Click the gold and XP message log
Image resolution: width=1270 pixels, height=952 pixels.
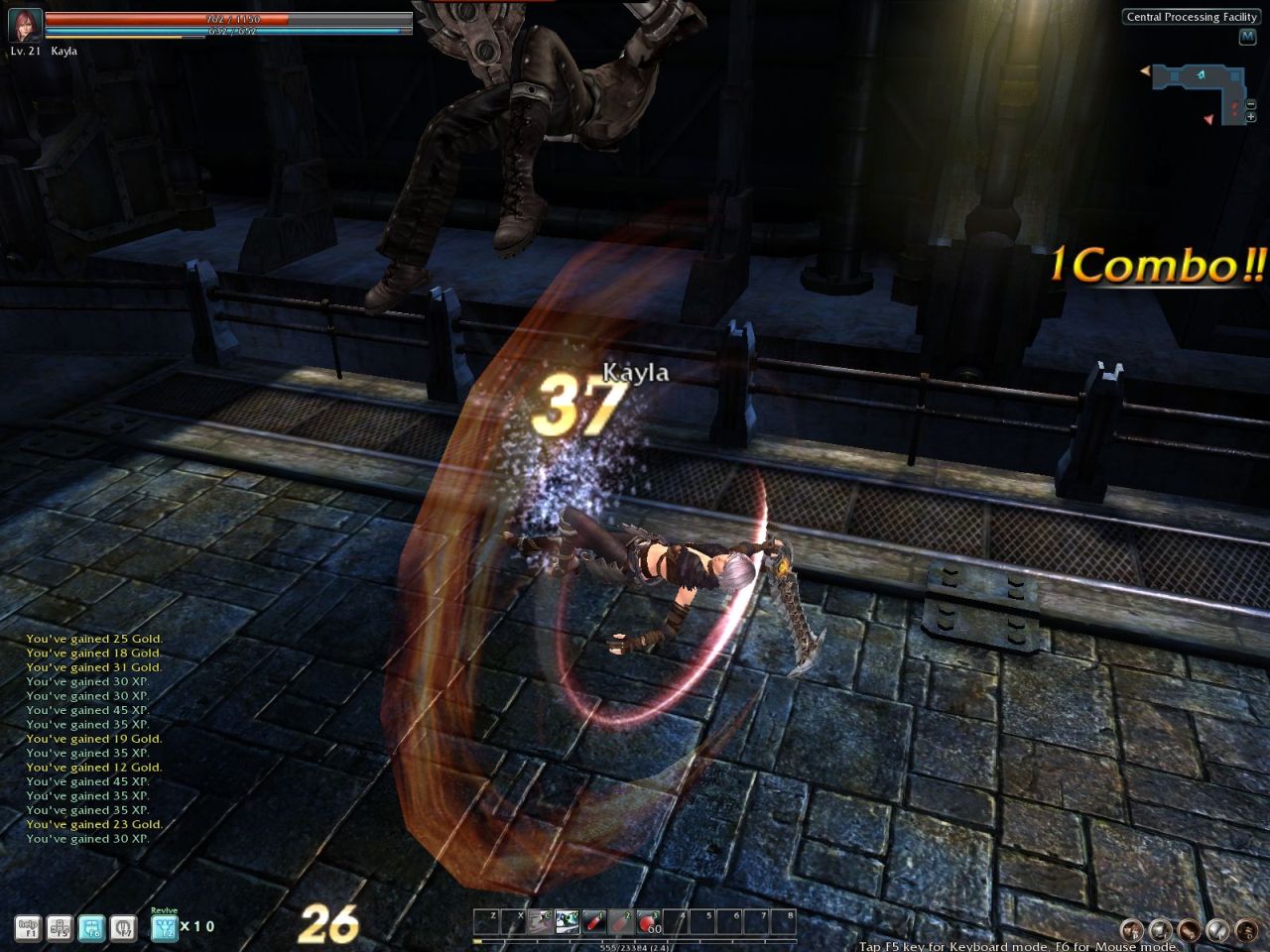point(94,739)
